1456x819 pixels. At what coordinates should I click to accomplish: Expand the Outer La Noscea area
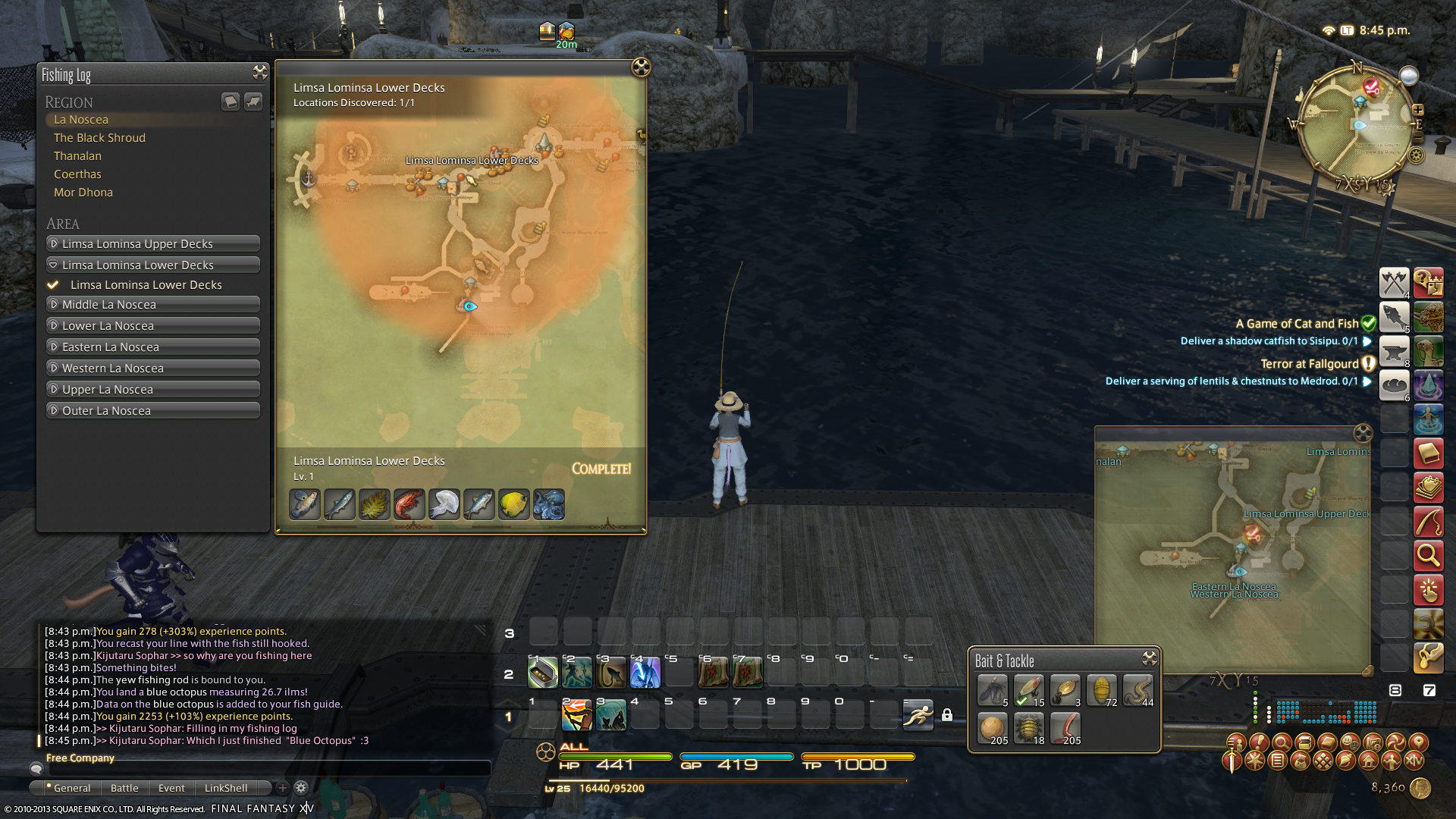coord(153,411)
